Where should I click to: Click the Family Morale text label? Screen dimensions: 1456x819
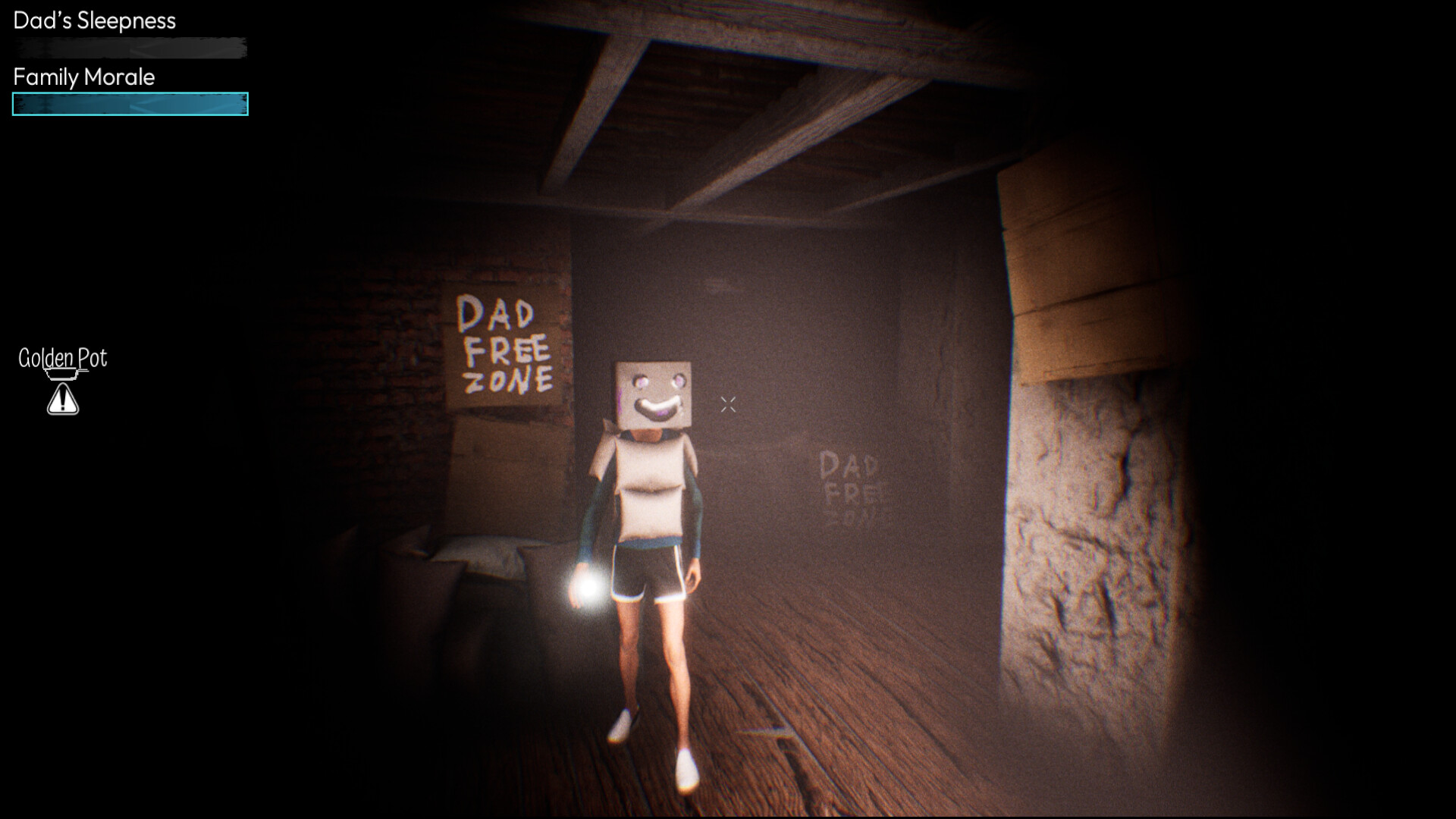coord(83,77)
